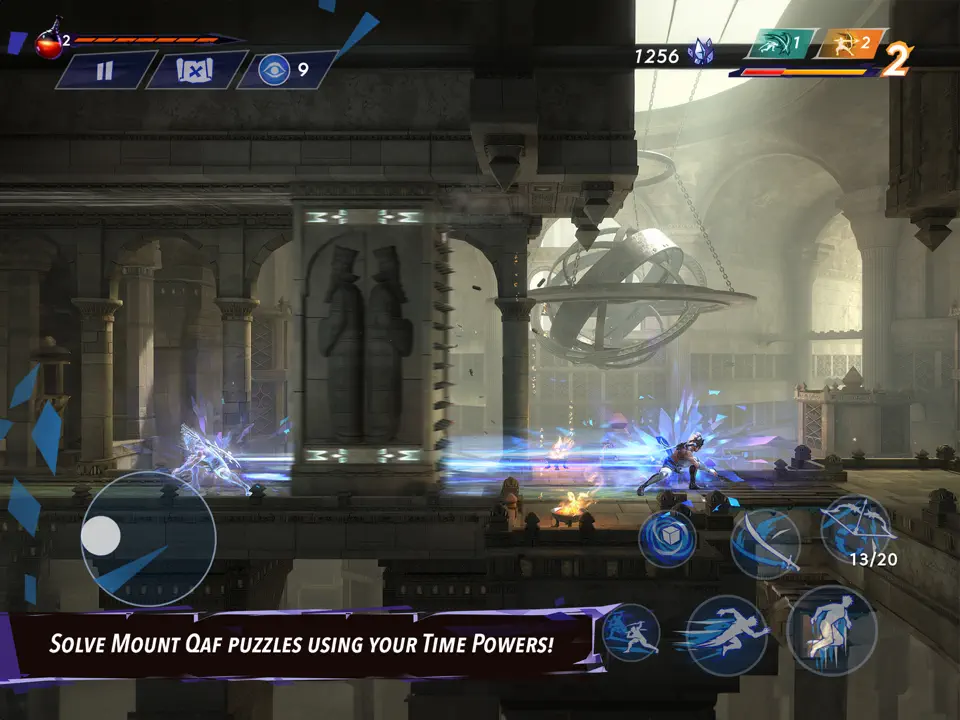This screenshot has width=960, height=720.
Task: Fire the bow and arrow ability
Action: 855,528
